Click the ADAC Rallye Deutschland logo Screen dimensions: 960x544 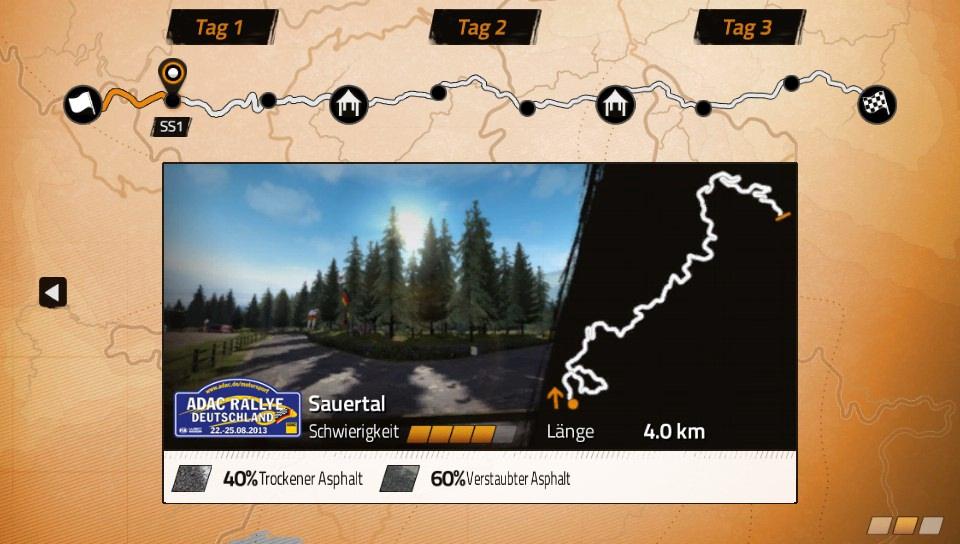(237, 412)
